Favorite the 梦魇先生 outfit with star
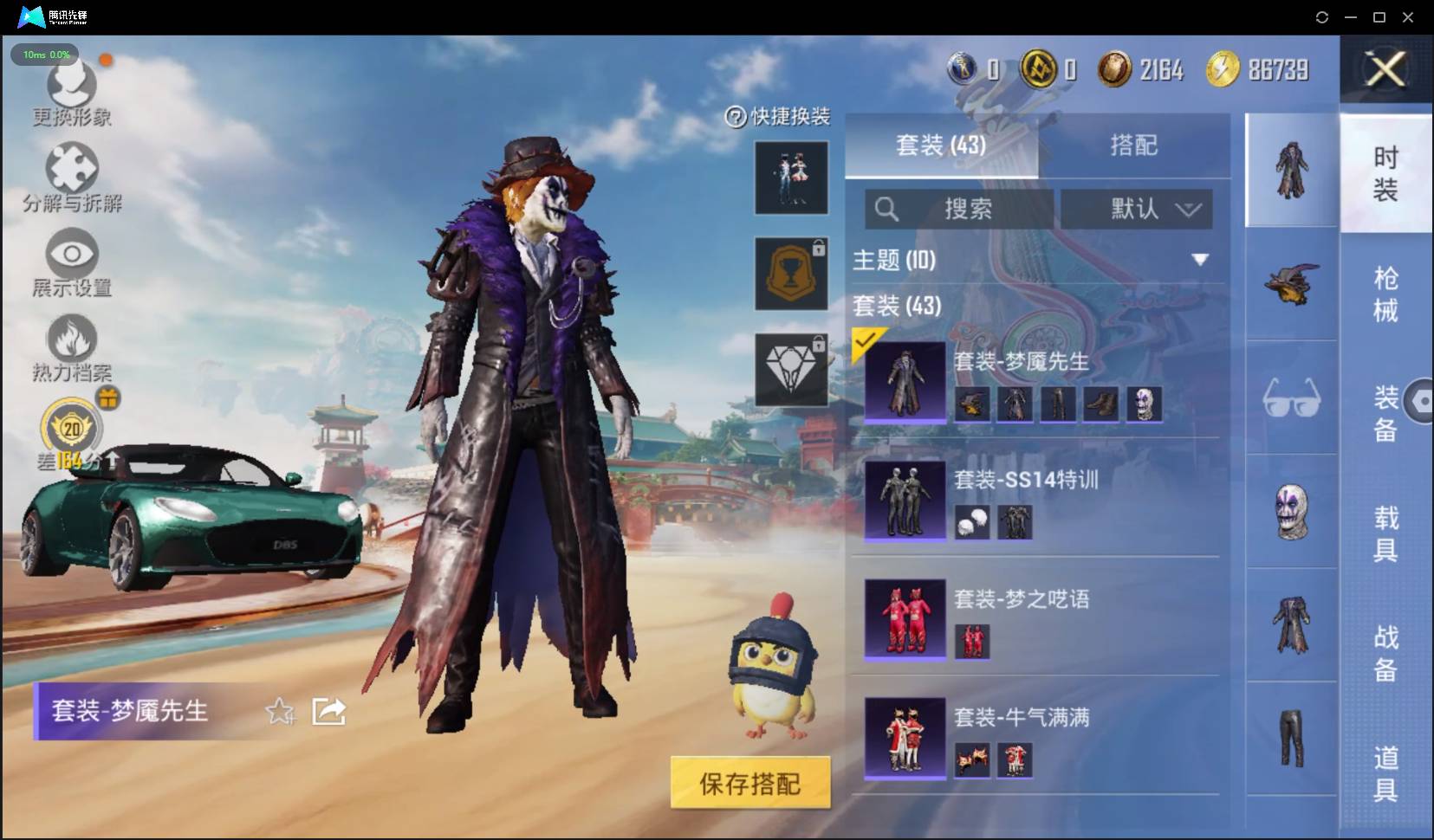The height and width of the screenshot is (840, 1434). pos(280,711)
